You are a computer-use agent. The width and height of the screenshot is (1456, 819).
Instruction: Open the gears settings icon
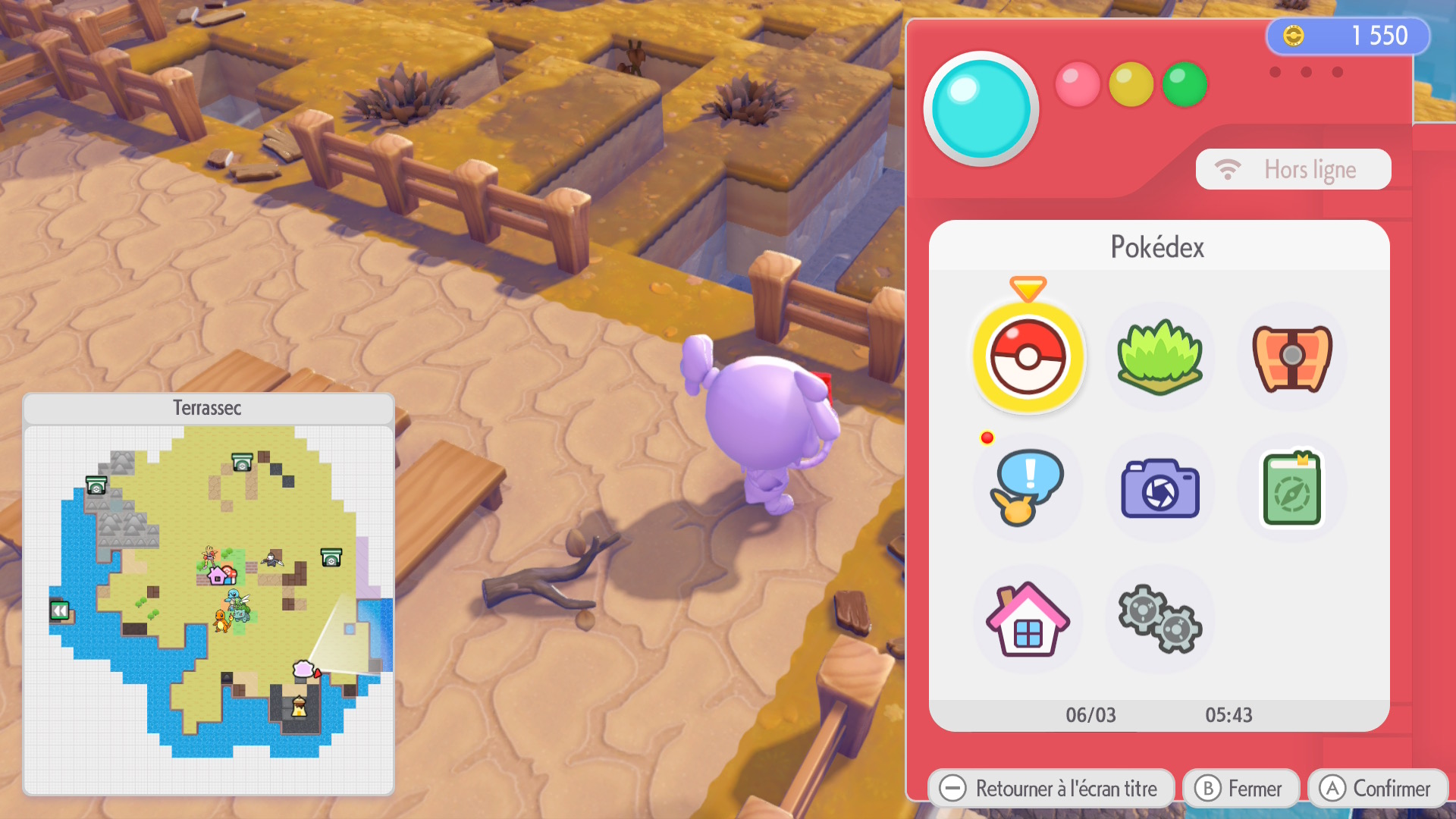point(1159,620)
